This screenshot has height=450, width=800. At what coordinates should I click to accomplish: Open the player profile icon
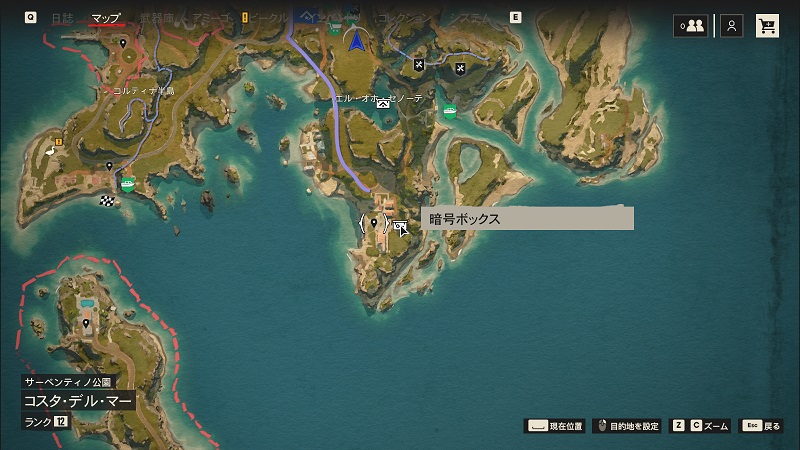(x=732, y=26)
